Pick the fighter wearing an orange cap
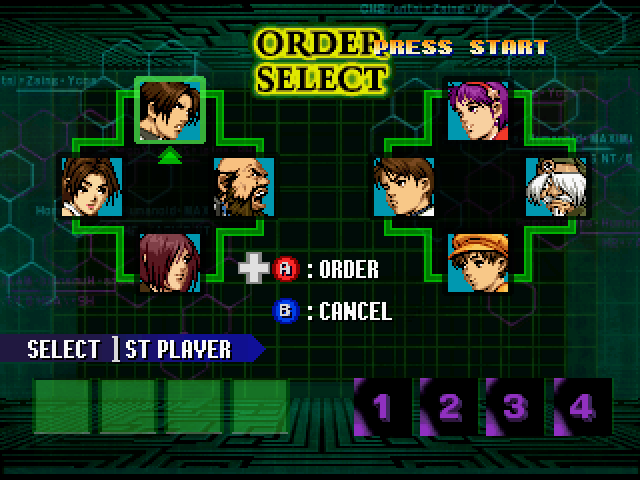 [479, 262]
